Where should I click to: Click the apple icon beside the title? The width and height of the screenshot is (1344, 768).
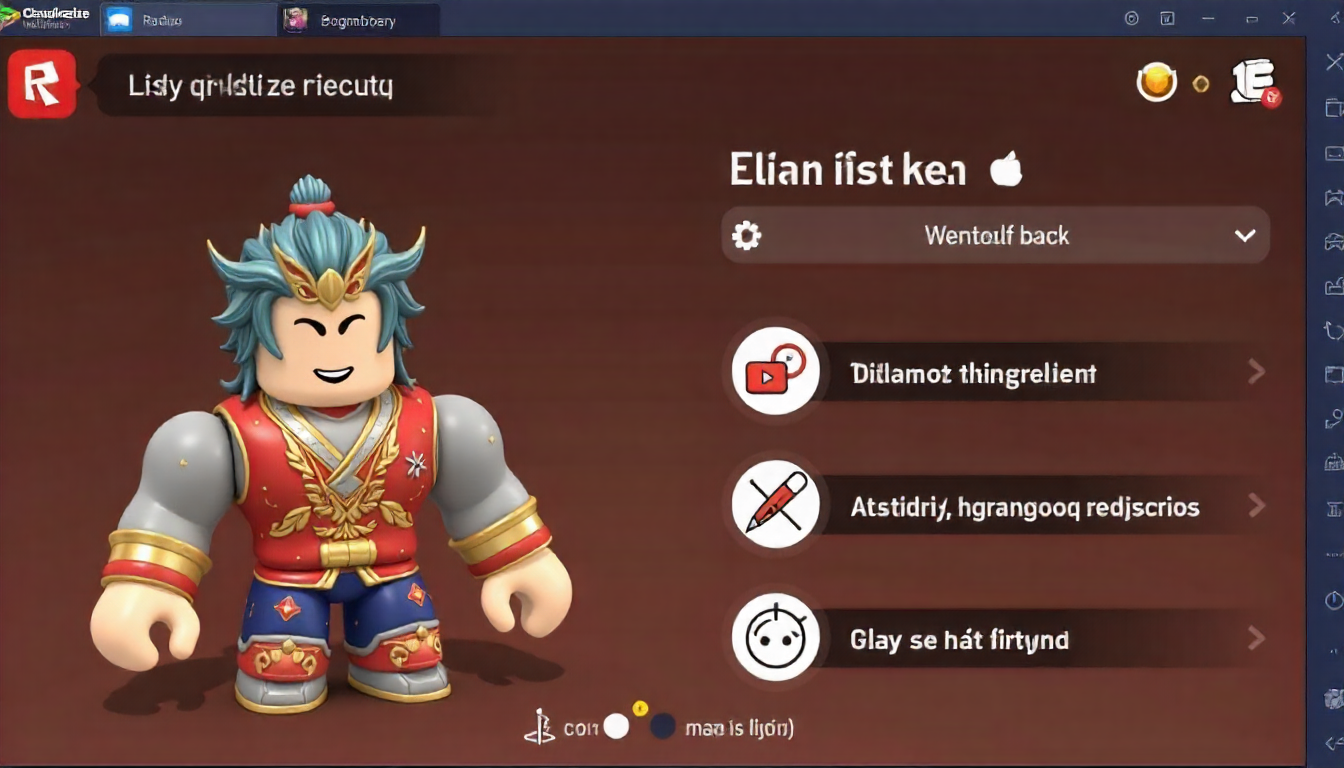point(1006,170)
